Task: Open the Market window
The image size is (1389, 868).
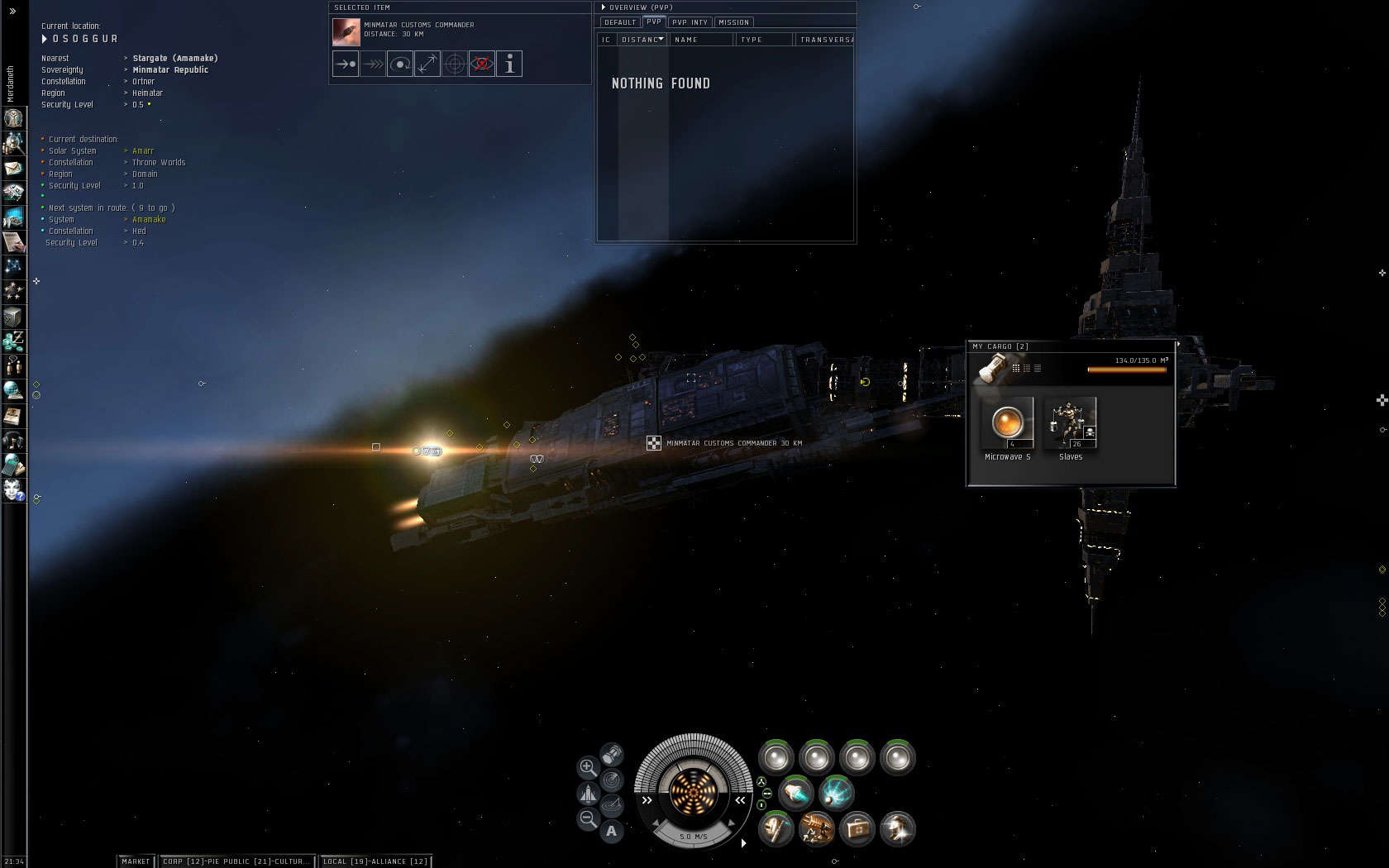Action: [x=136, y=861]
